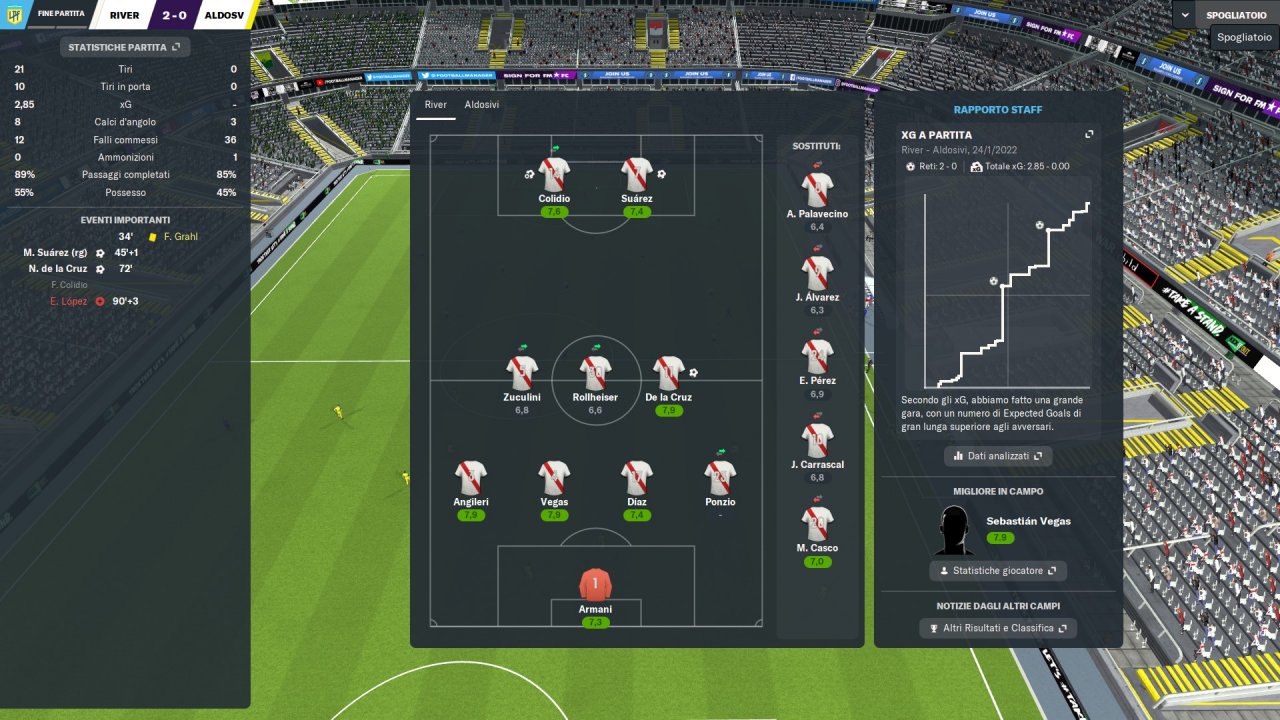Expand the xG a partita chart
Screen dimensions: 1280x720
coord(1089,135)
